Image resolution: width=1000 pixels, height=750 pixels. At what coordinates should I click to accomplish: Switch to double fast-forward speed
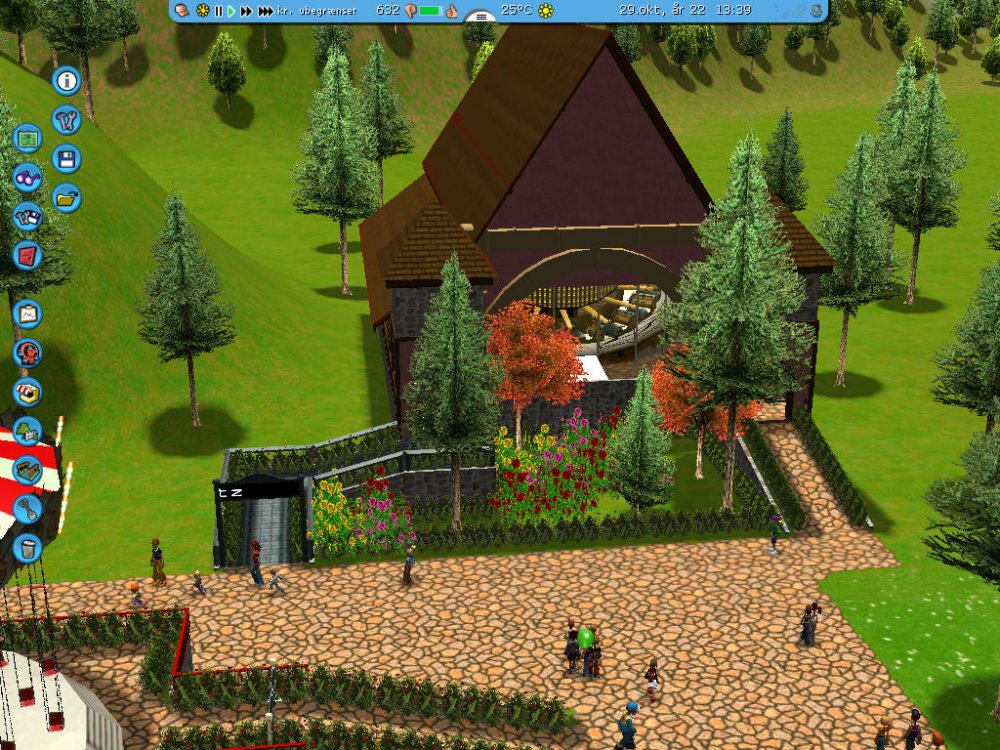tap(246, 11)
